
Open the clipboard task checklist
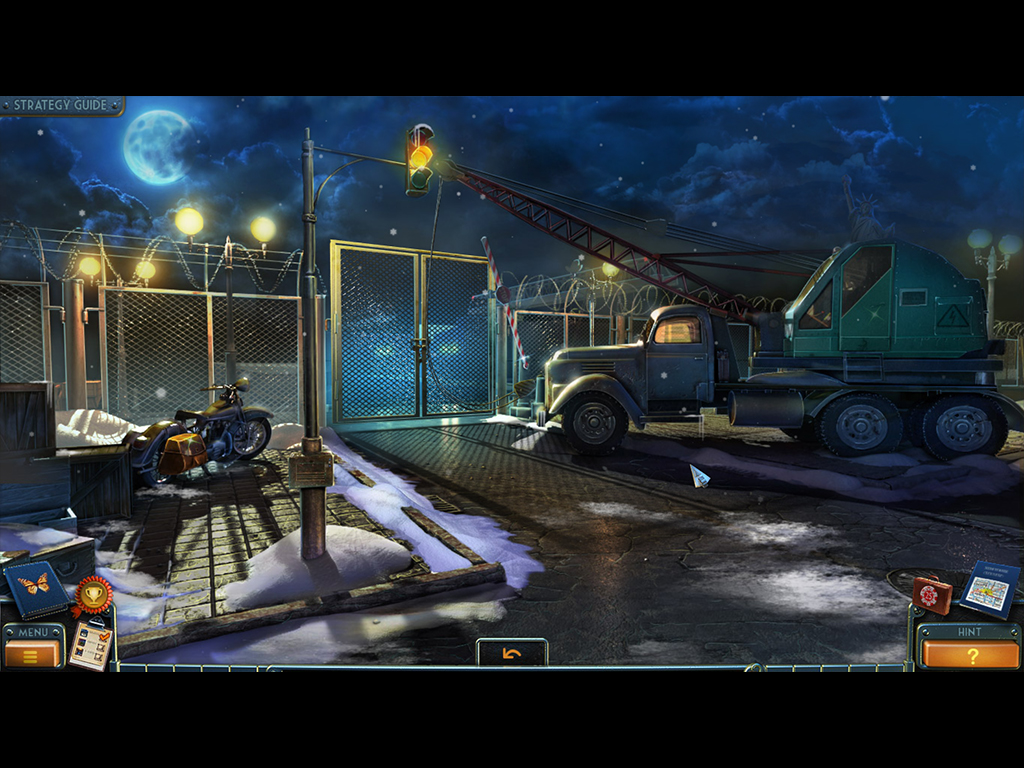point(91,645)
